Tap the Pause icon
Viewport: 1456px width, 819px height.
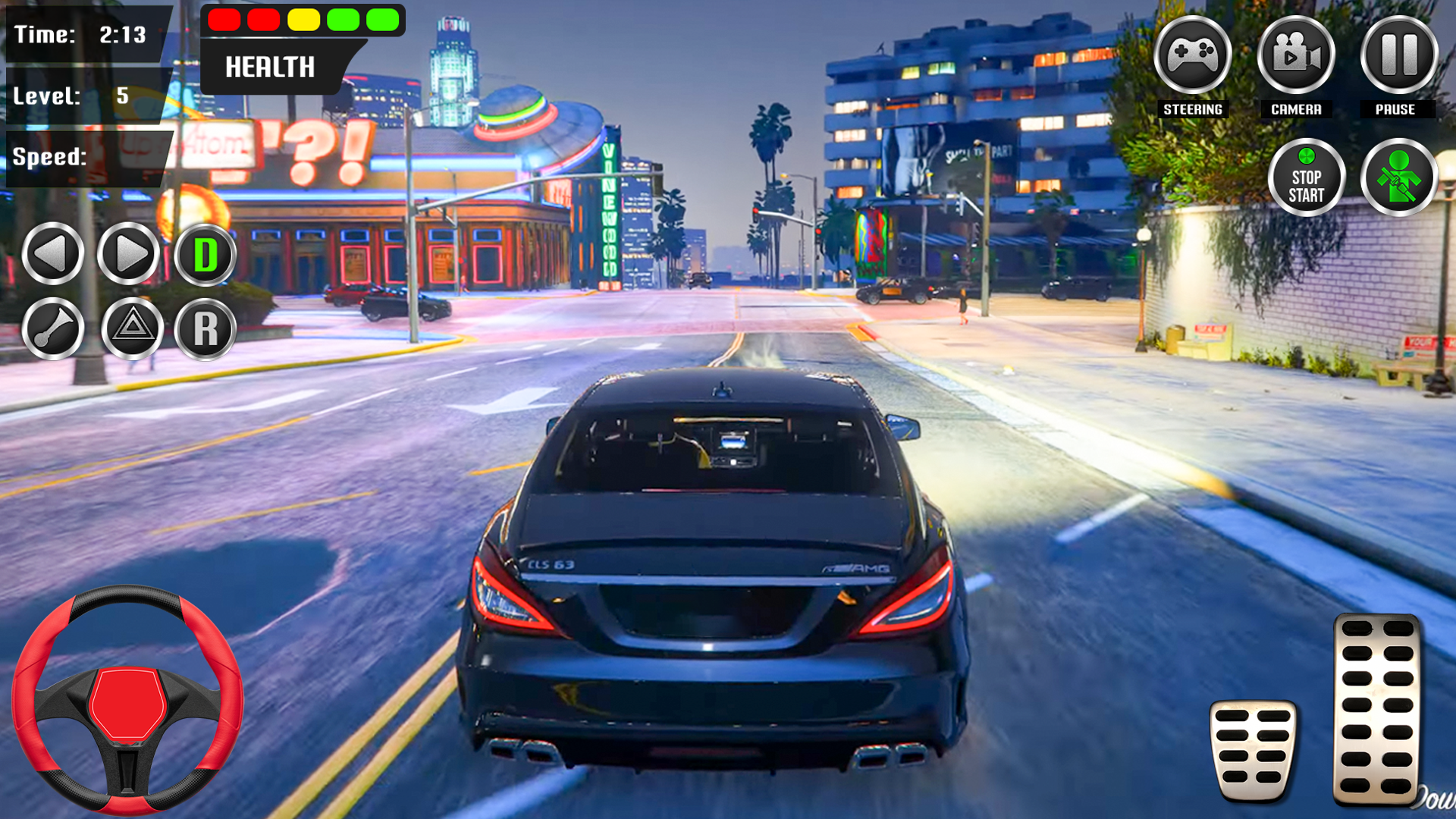point(1398,55)
